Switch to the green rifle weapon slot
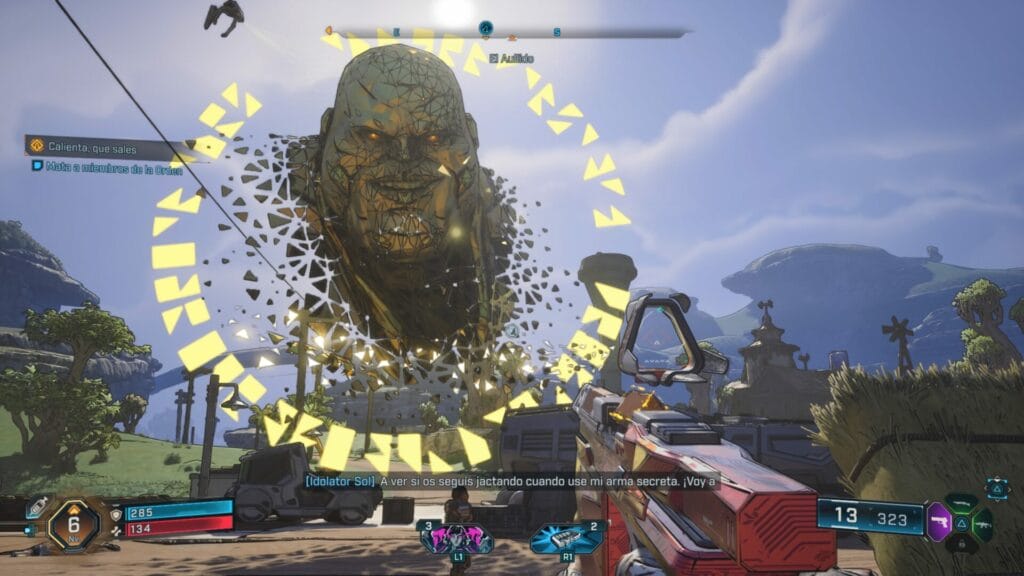This screenshot has height=576, width=1024. click(x=983, y=522)
